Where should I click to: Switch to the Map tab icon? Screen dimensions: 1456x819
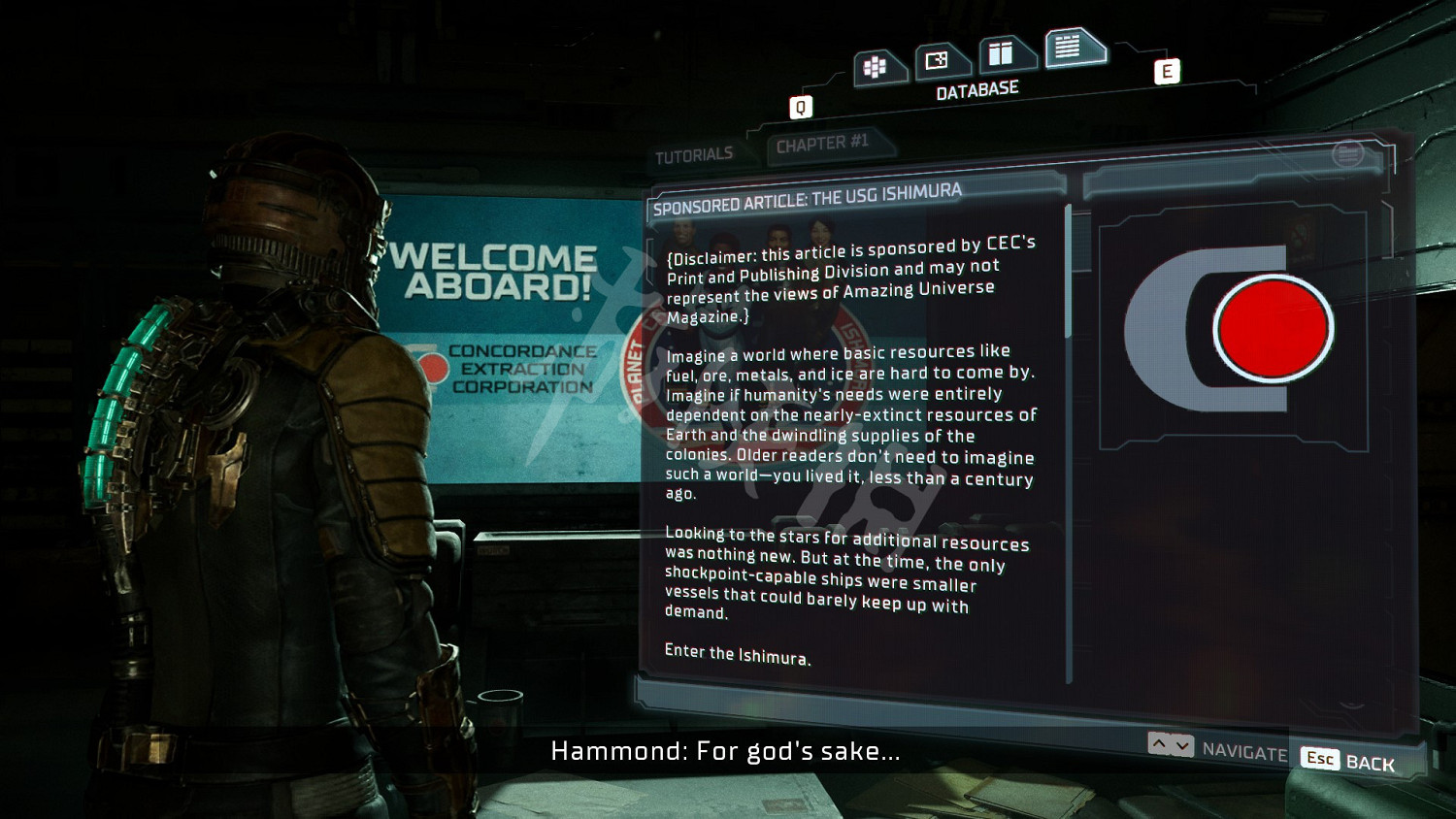(x=938, y=61)
